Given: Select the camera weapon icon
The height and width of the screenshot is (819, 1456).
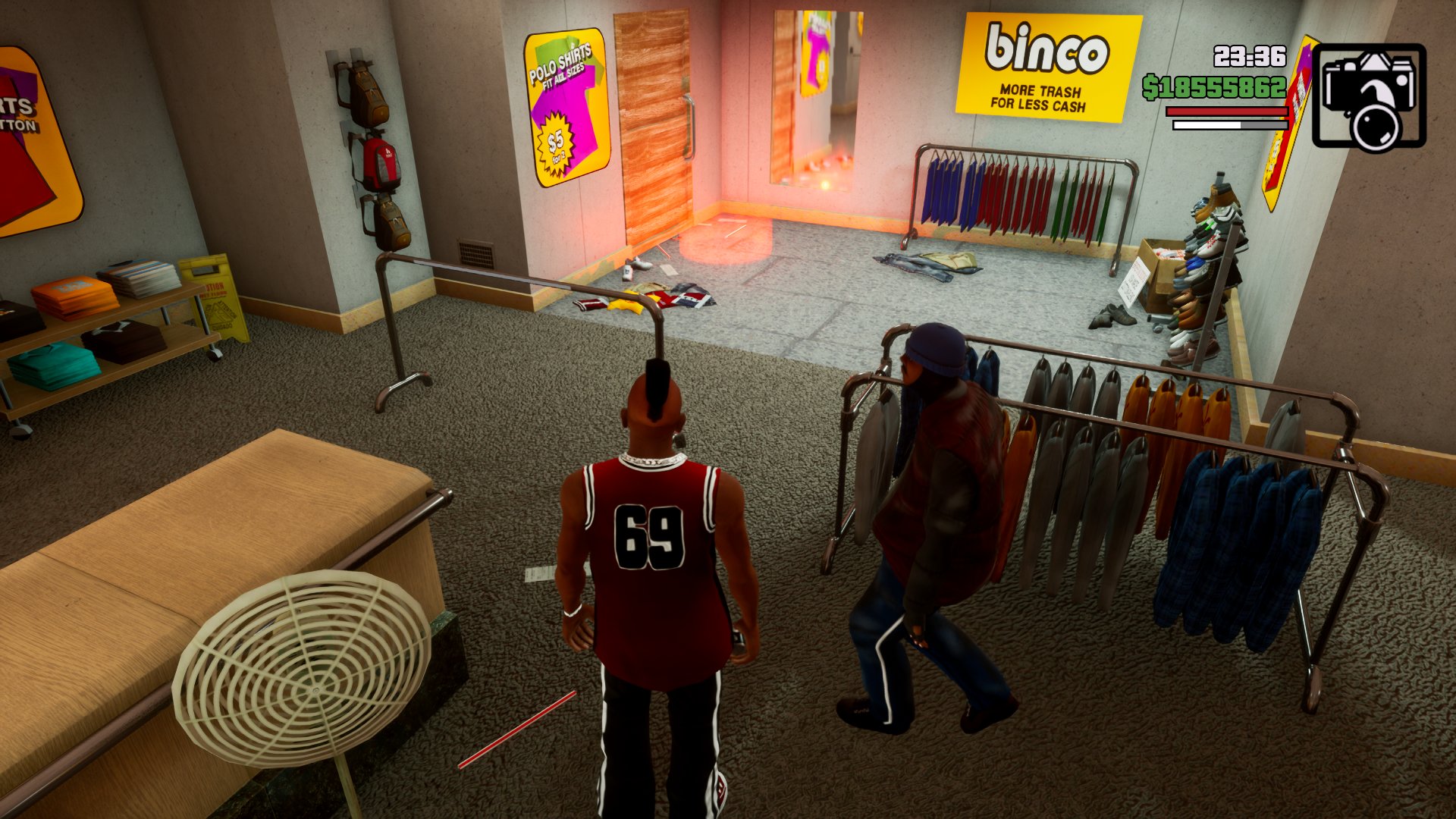Looking at the screenshot, I should point(1369,96).
